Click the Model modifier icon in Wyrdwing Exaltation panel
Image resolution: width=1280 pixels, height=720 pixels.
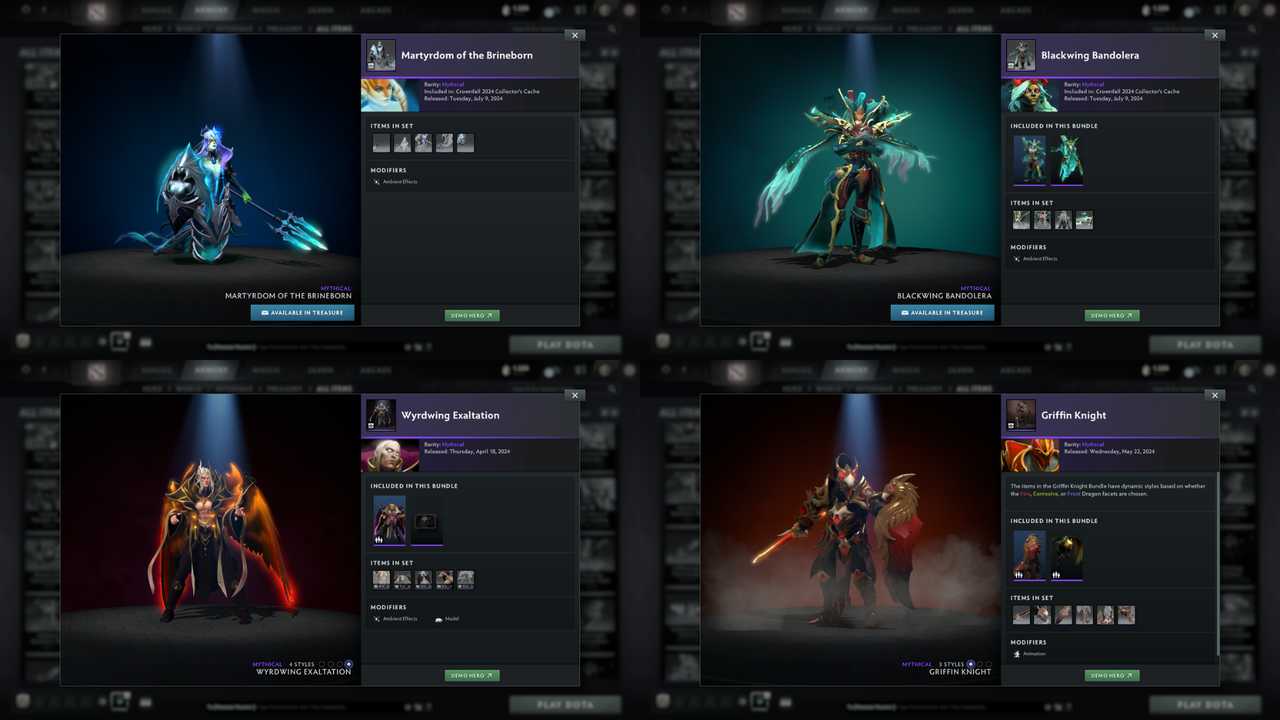pos(439,619)
